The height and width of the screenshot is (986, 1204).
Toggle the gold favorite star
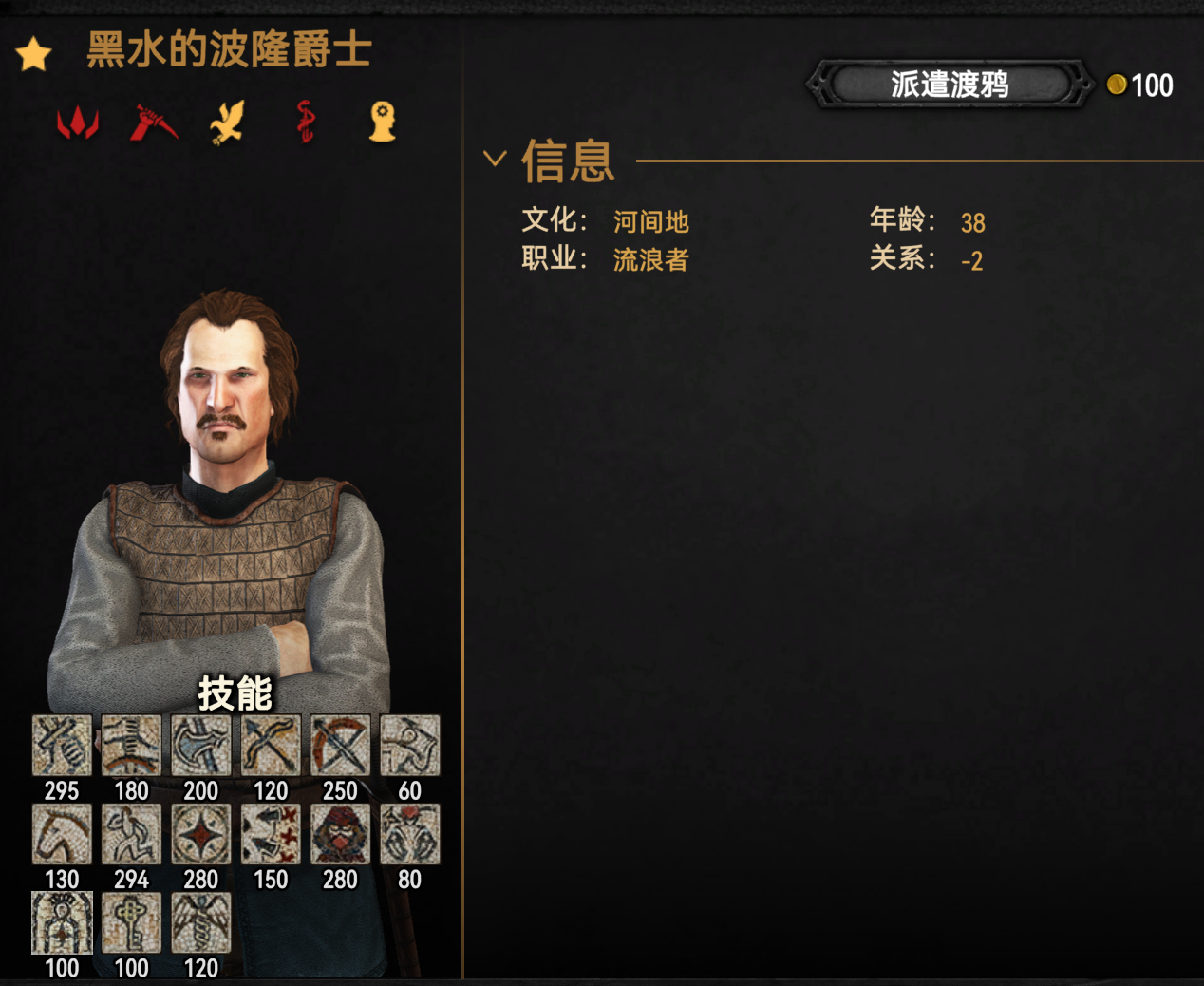pyautogui.click(x=33, y=54)
